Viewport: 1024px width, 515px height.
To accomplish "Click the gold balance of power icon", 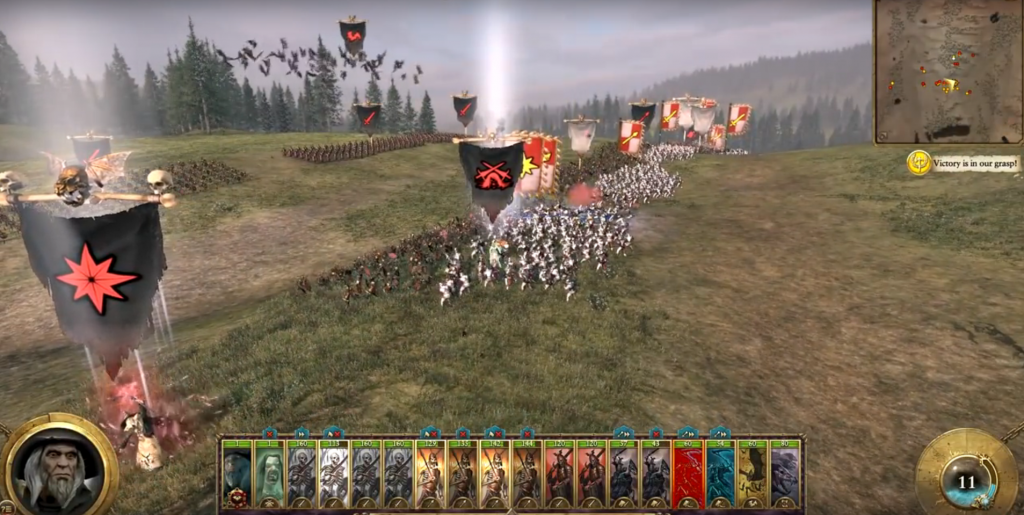I will tap(919, 163).
